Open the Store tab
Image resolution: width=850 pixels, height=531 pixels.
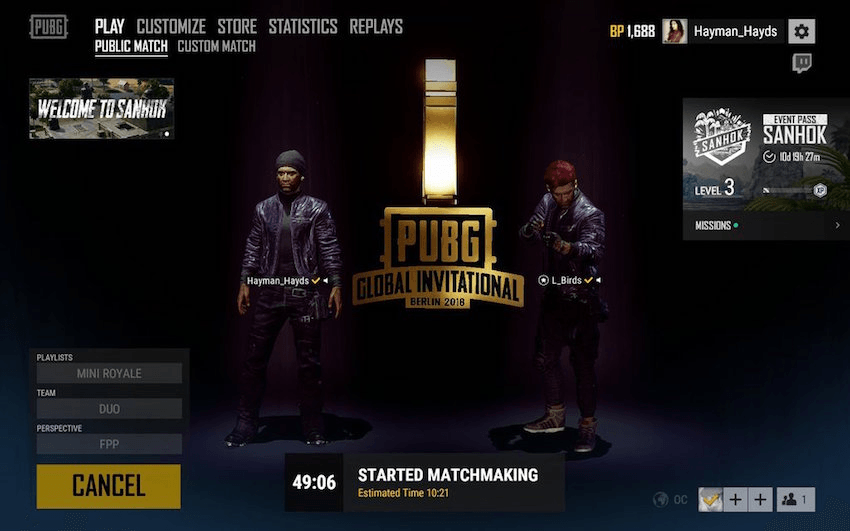(237, 27)
